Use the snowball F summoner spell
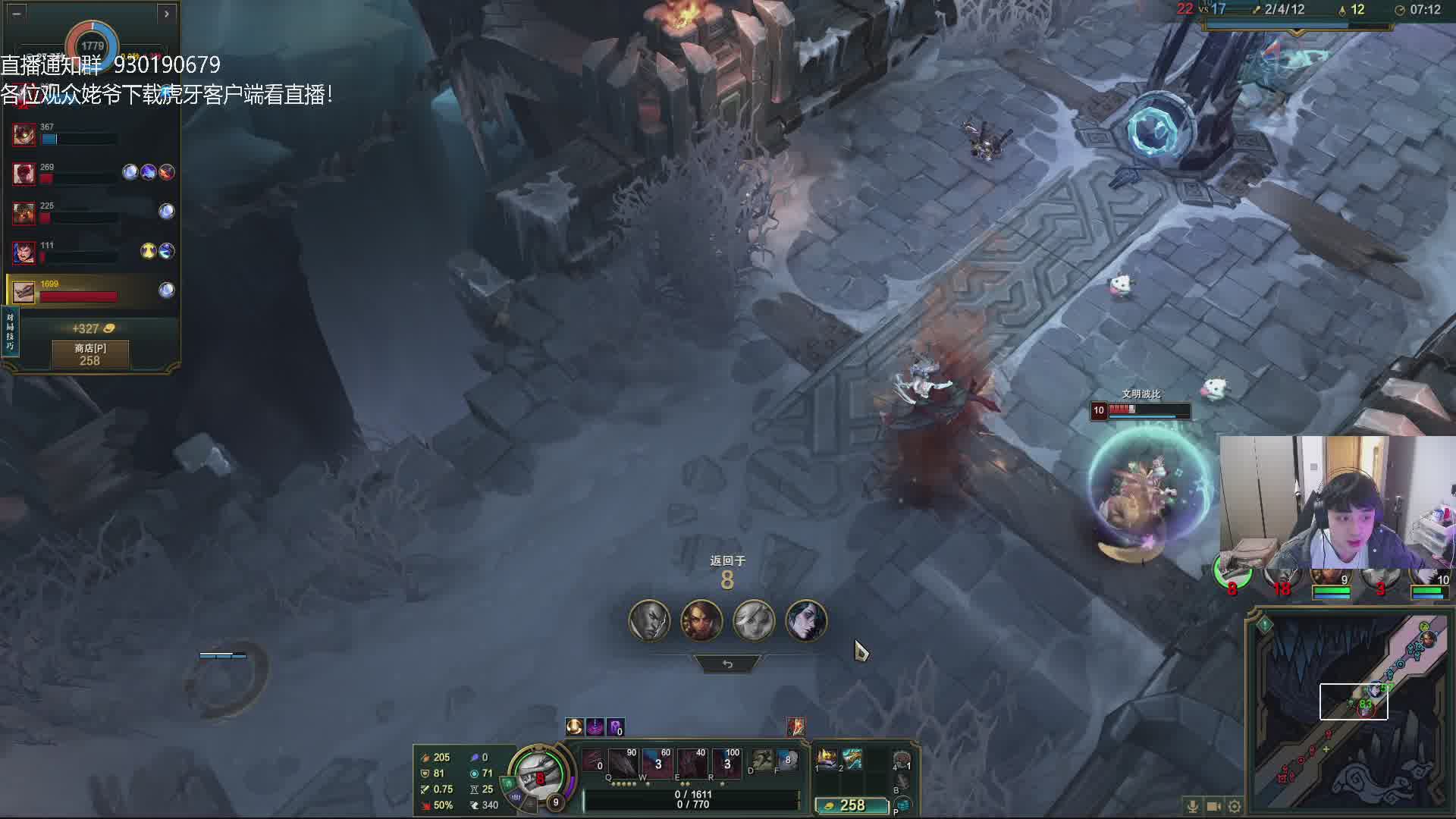This screenshot has height=819, width=1456. click(x=787, y=760)
